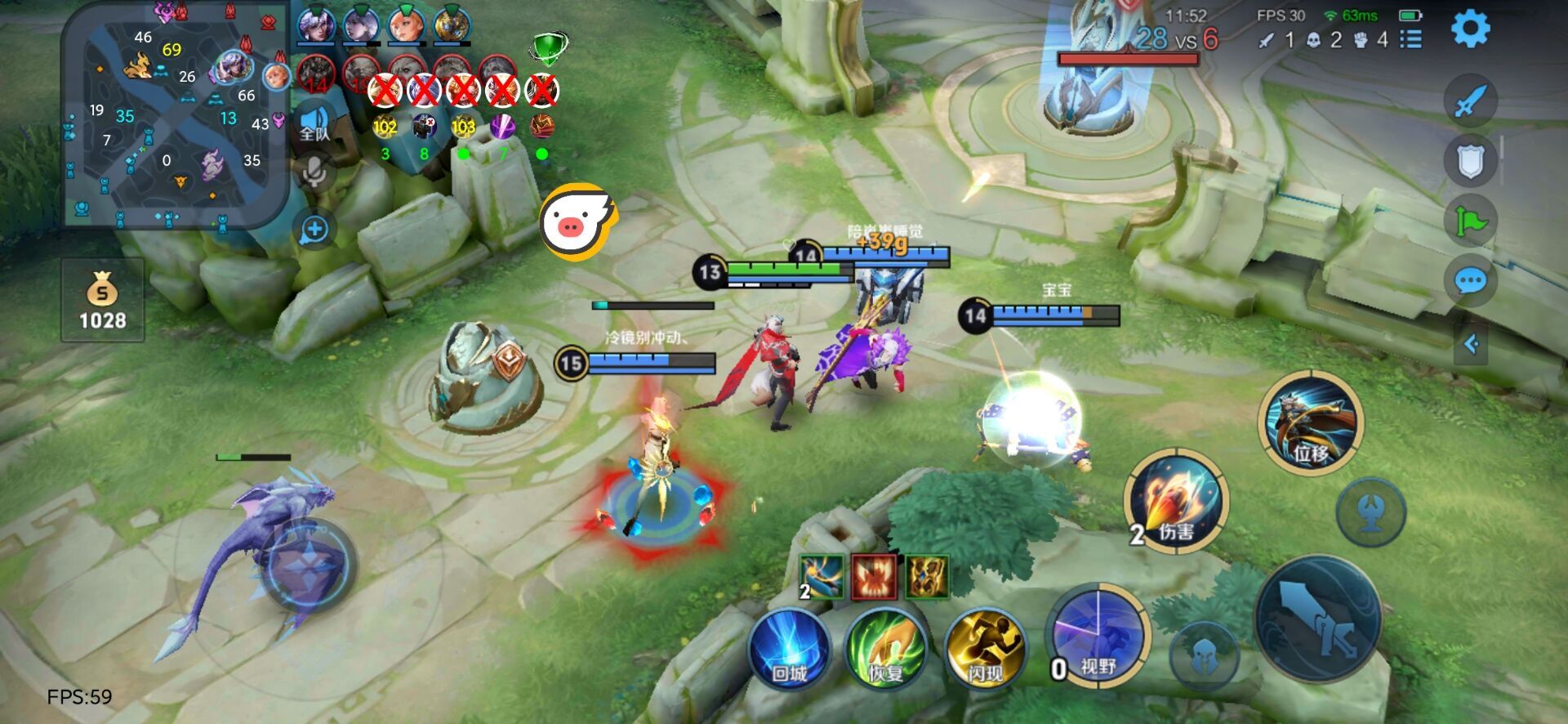Open the settings gear menu
The width and height of the screenshot is (1568, 724).
click(1470, 29)
